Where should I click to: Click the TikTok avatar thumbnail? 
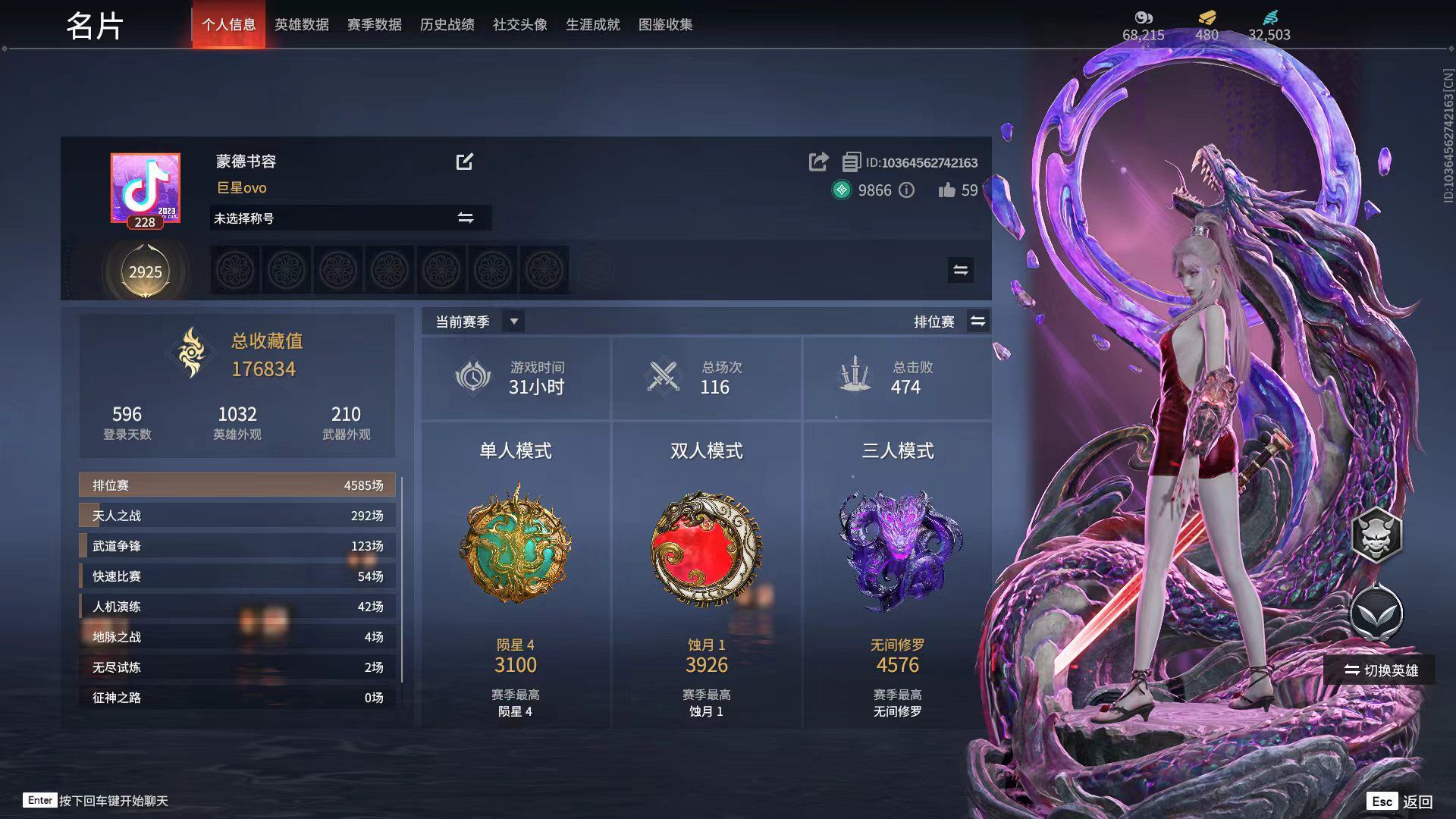[145, 188]
